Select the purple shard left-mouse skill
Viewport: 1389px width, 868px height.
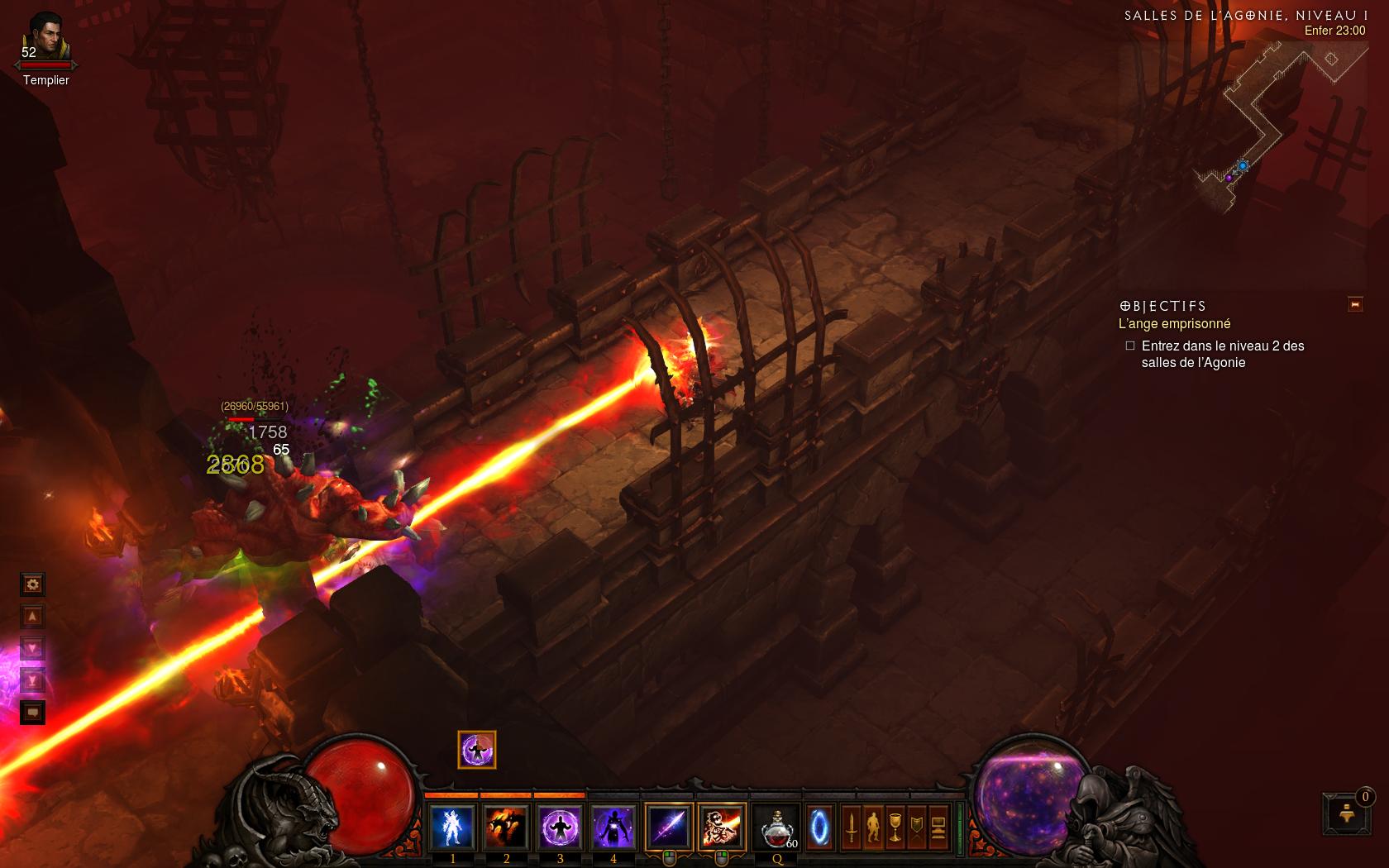pos(669,827)
